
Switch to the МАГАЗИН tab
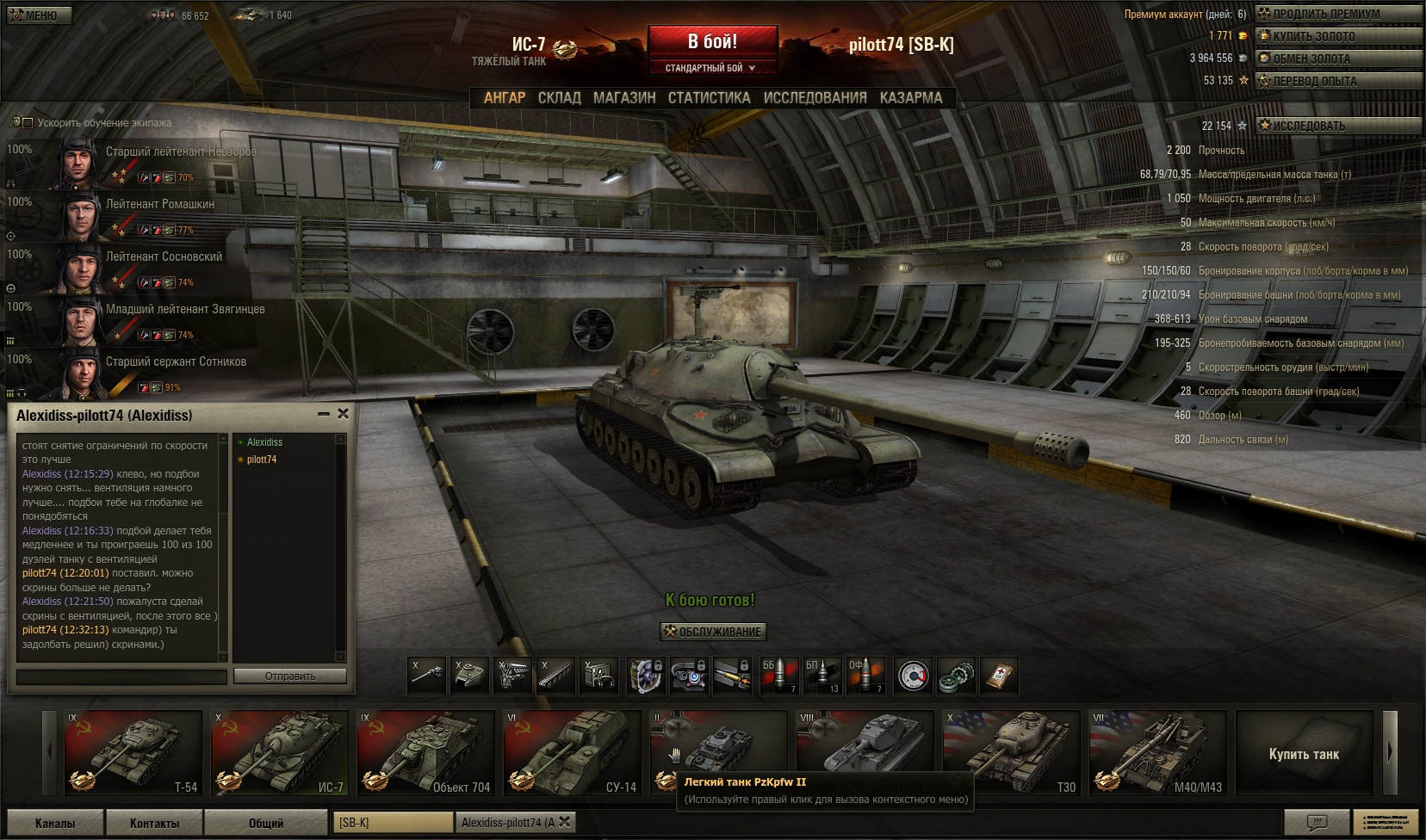[x=624, y=97]
